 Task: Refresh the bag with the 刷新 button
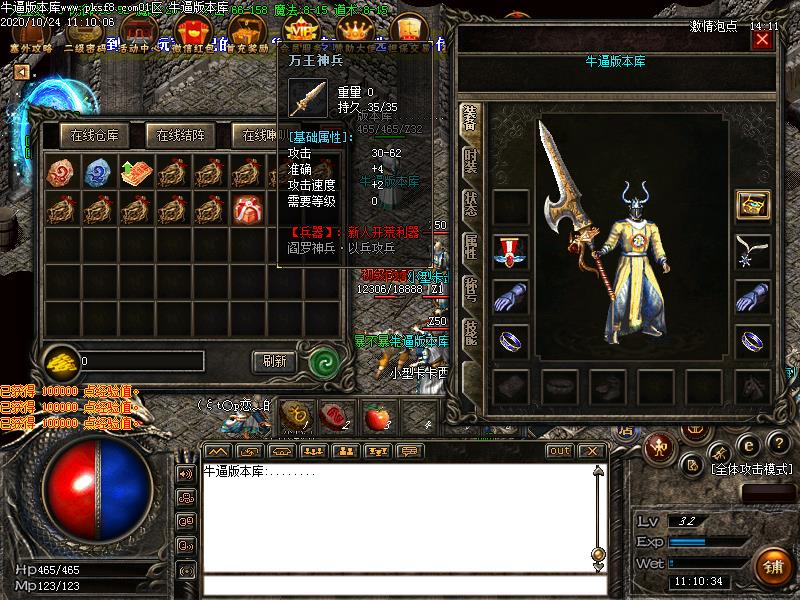274,361
